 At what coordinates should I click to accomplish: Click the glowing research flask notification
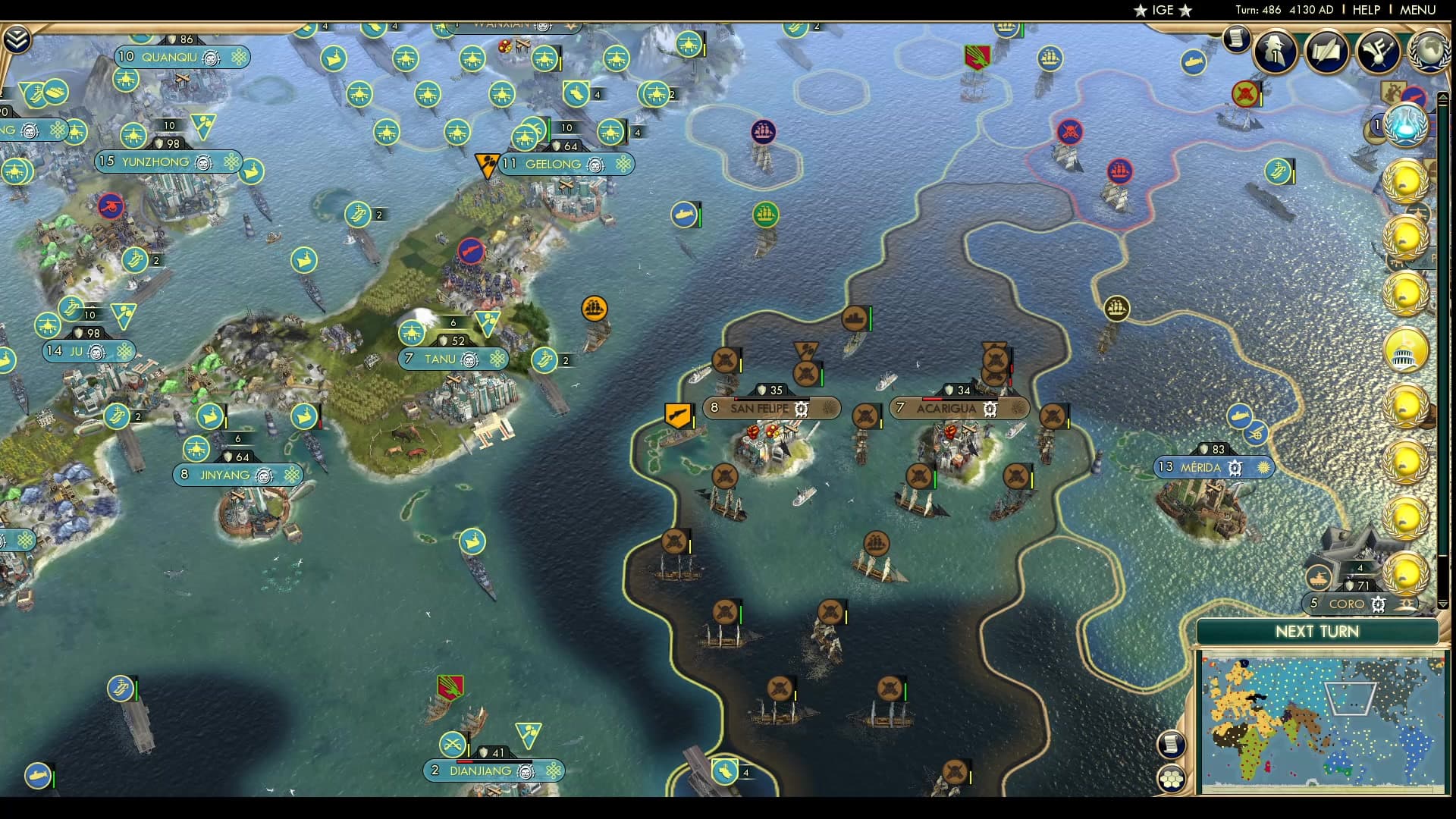[1407, 126]
